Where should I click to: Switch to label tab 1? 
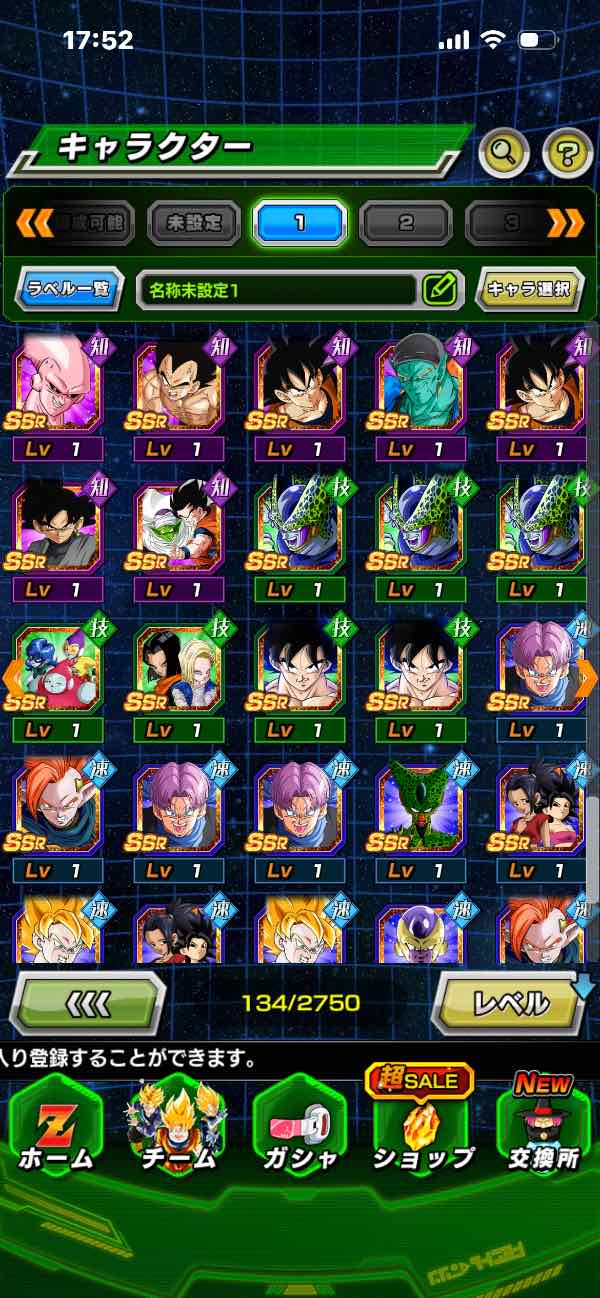299,223
